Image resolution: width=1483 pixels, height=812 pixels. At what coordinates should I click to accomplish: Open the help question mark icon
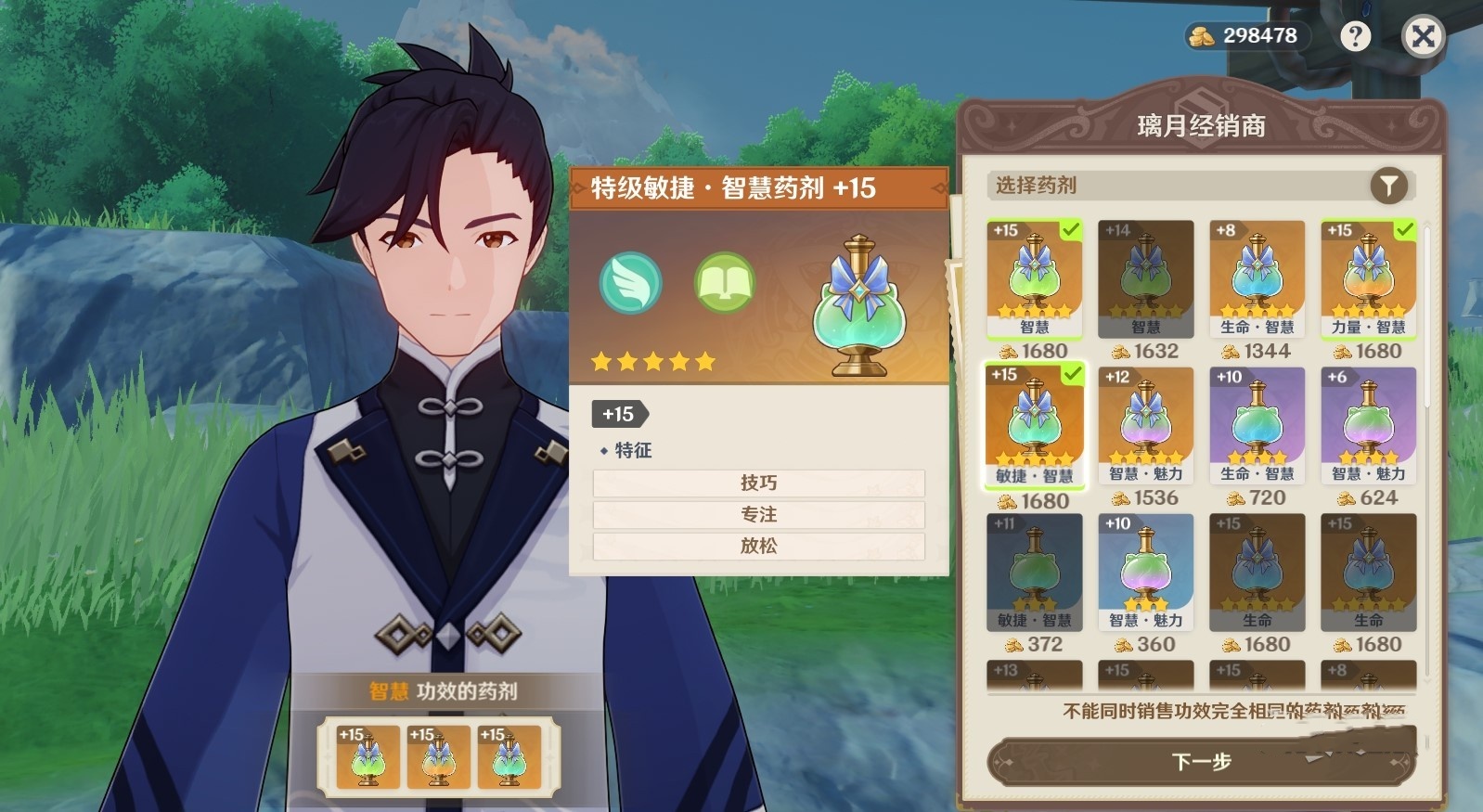click(x=1357, y=35)
